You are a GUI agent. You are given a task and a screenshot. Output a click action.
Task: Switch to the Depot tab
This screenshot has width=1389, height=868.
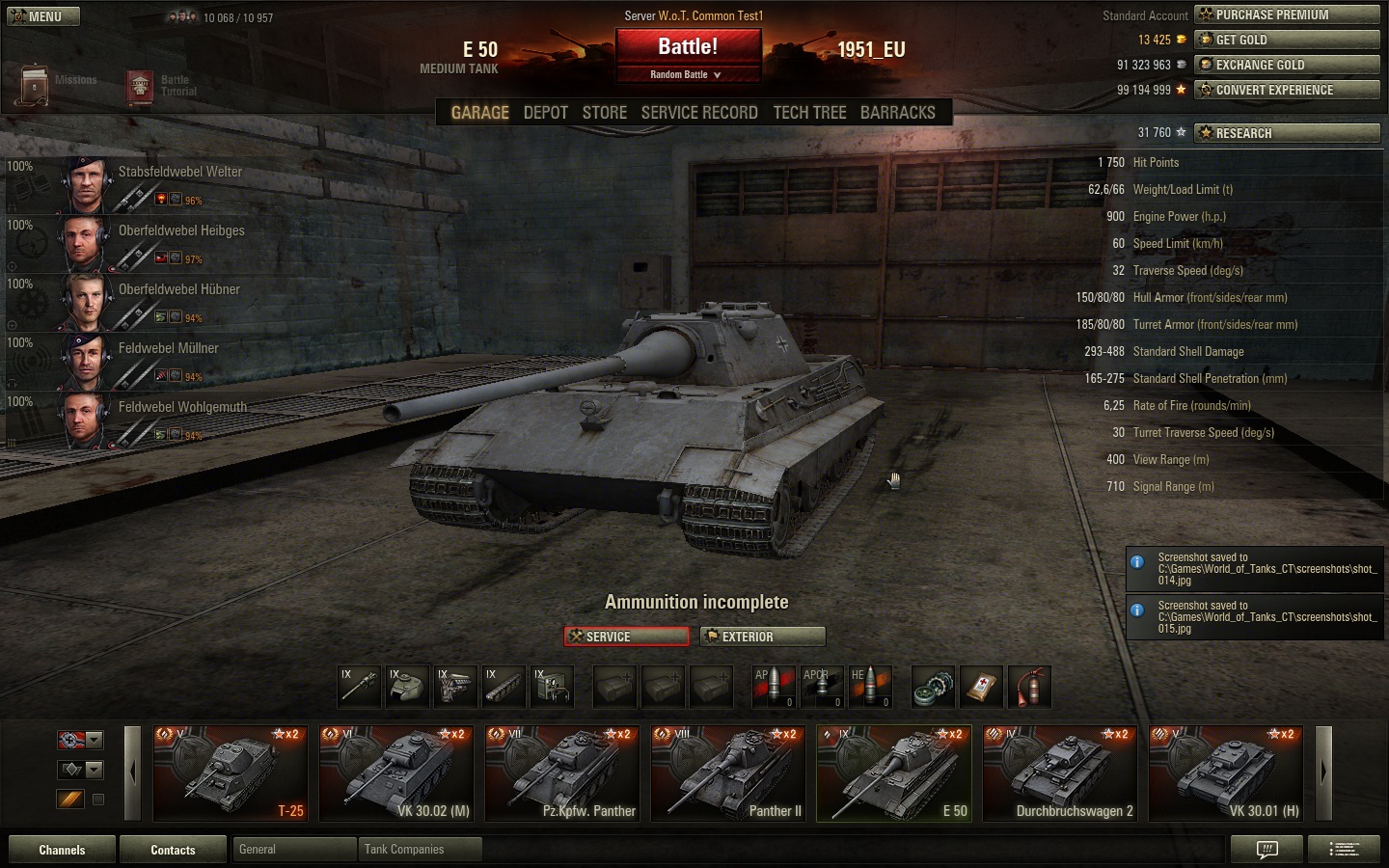tap(545, 113)
